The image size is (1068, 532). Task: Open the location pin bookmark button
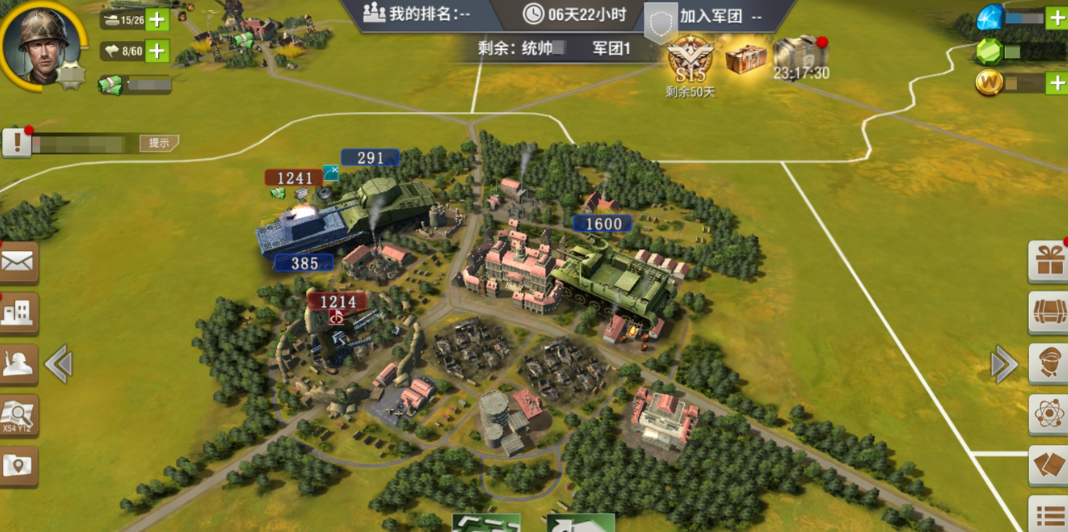[x=18, y=465]
